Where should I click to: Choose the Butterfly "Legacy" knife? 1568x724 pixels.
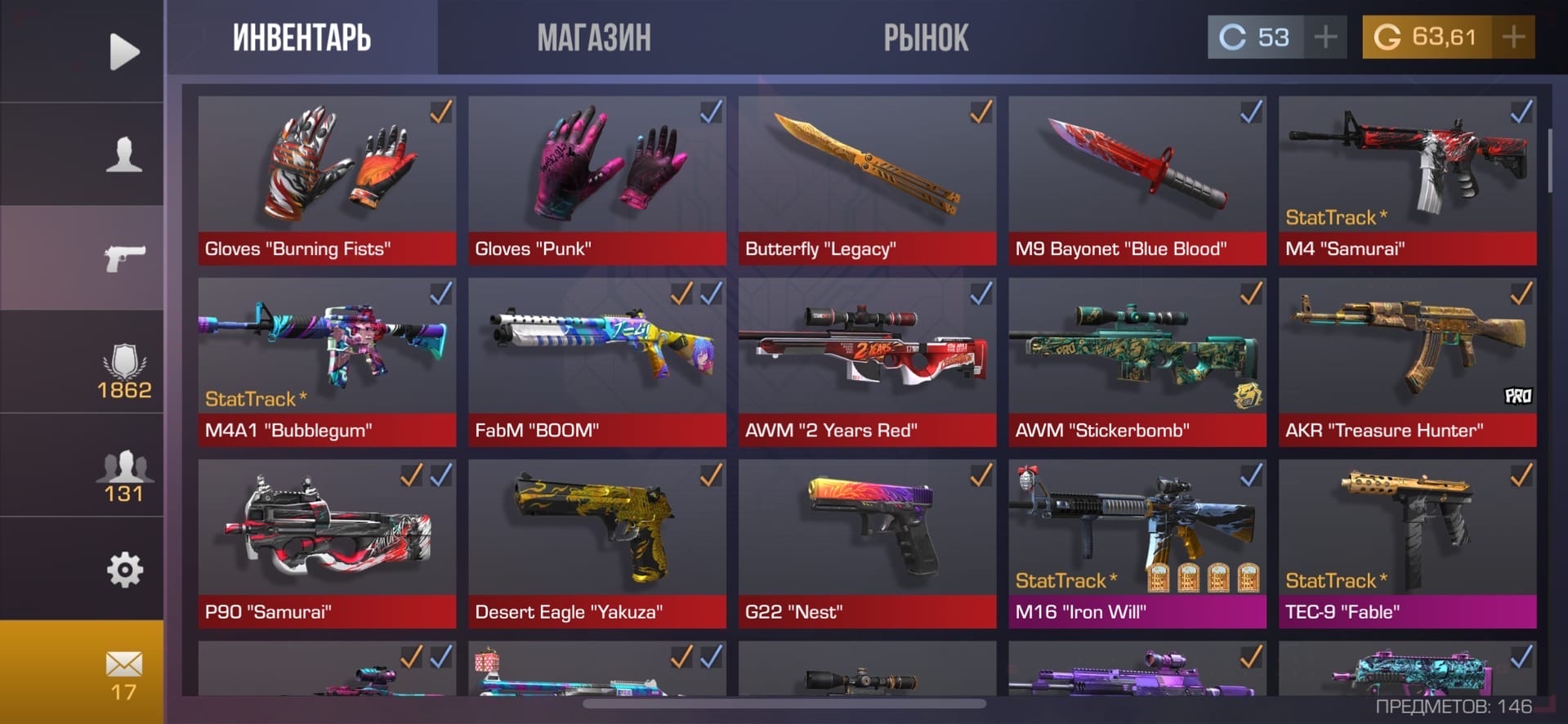click(x=867, y=180)
